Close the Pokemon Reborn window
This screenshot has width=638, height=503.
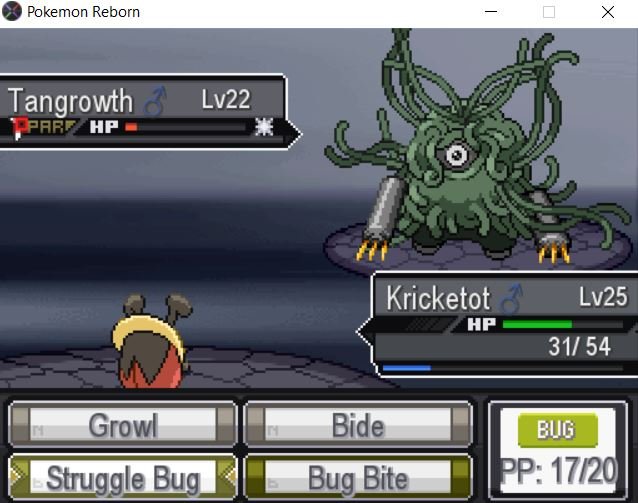click(x=607, y=13)
